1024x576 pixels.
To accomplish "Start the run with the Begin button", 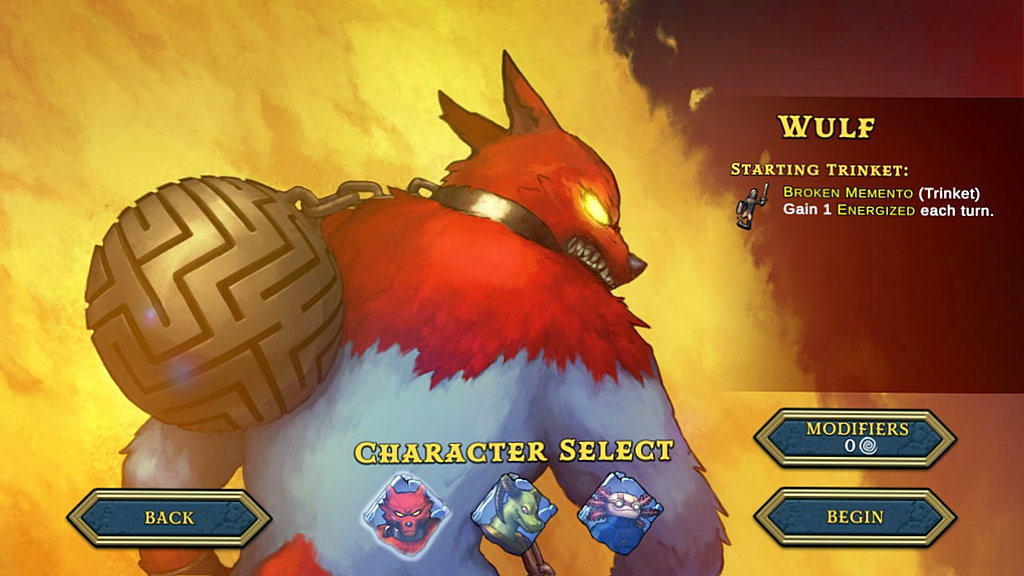I will 855,517.
